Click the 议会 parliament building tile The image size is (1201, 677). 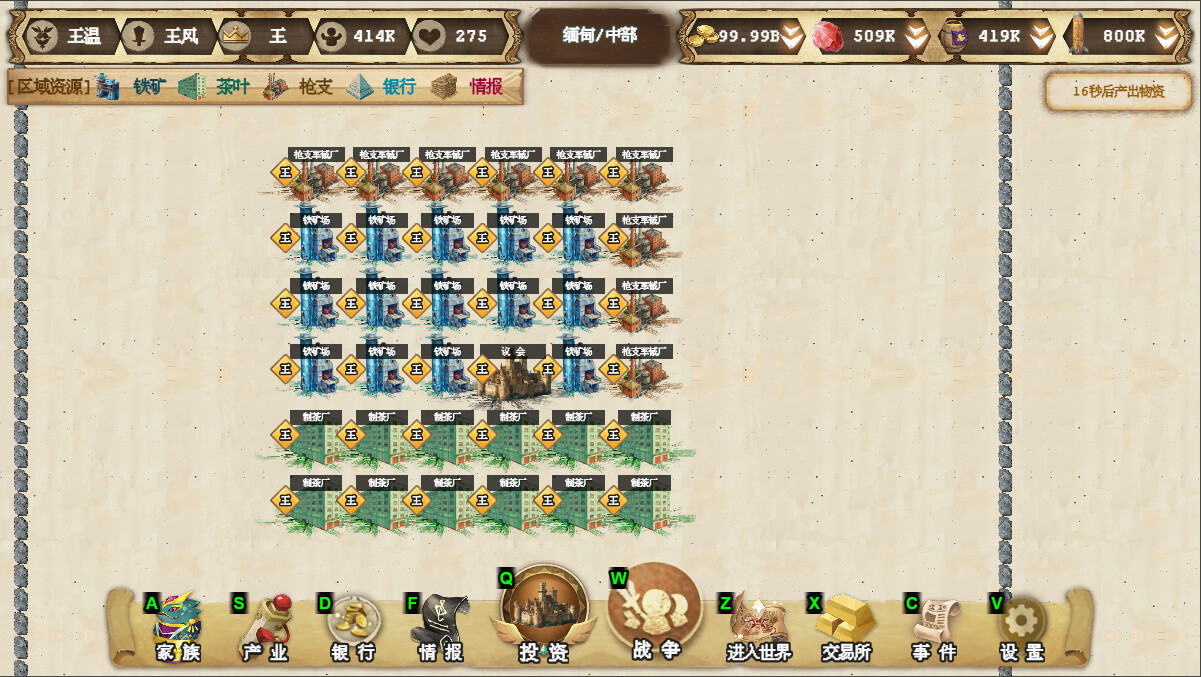click(x=513, y=377)
